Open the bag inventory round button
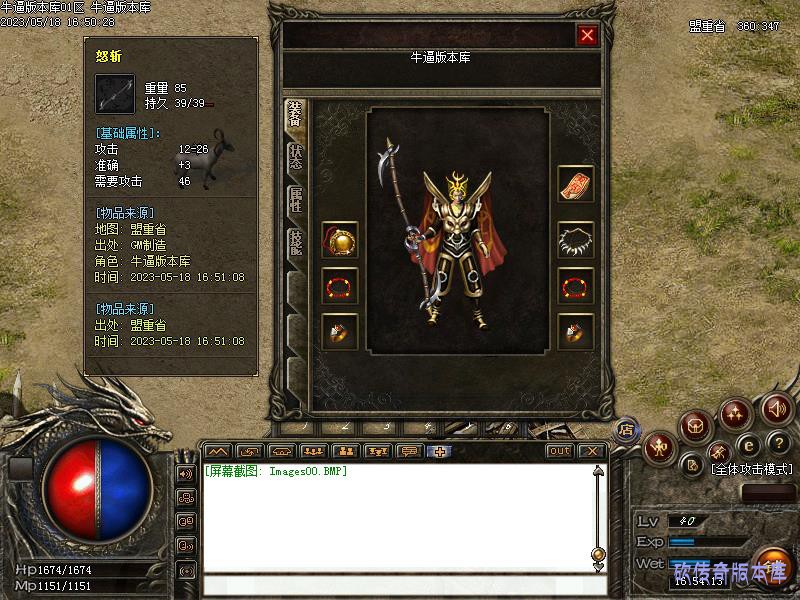The width and height of the screenshot is (800, 600). [696, 427]
